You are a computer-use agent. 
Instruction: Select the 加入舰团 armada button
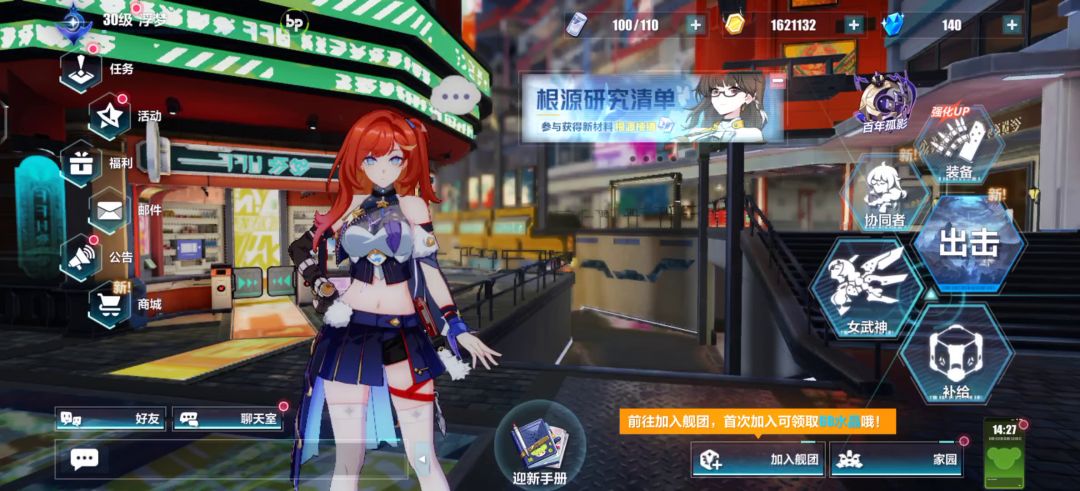click(x=758, y=460)
